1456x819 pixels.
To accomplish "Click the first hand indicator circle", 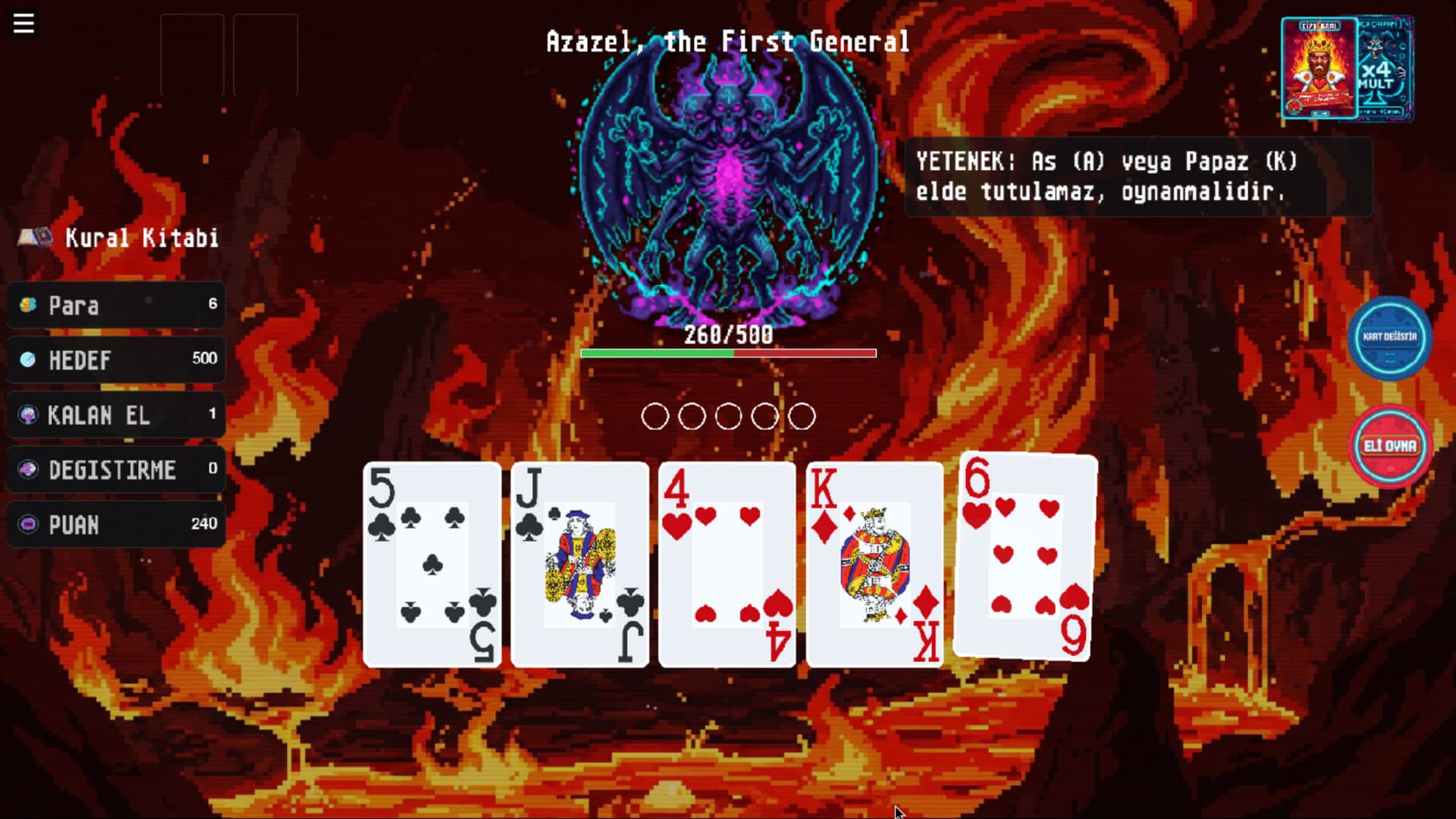I will [655, 416].
